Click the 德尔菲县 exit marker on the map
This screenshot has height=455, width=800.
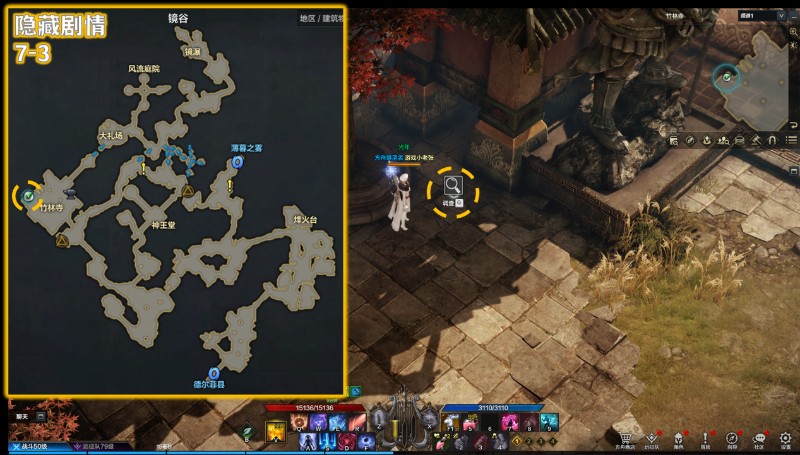click(215, 373)
